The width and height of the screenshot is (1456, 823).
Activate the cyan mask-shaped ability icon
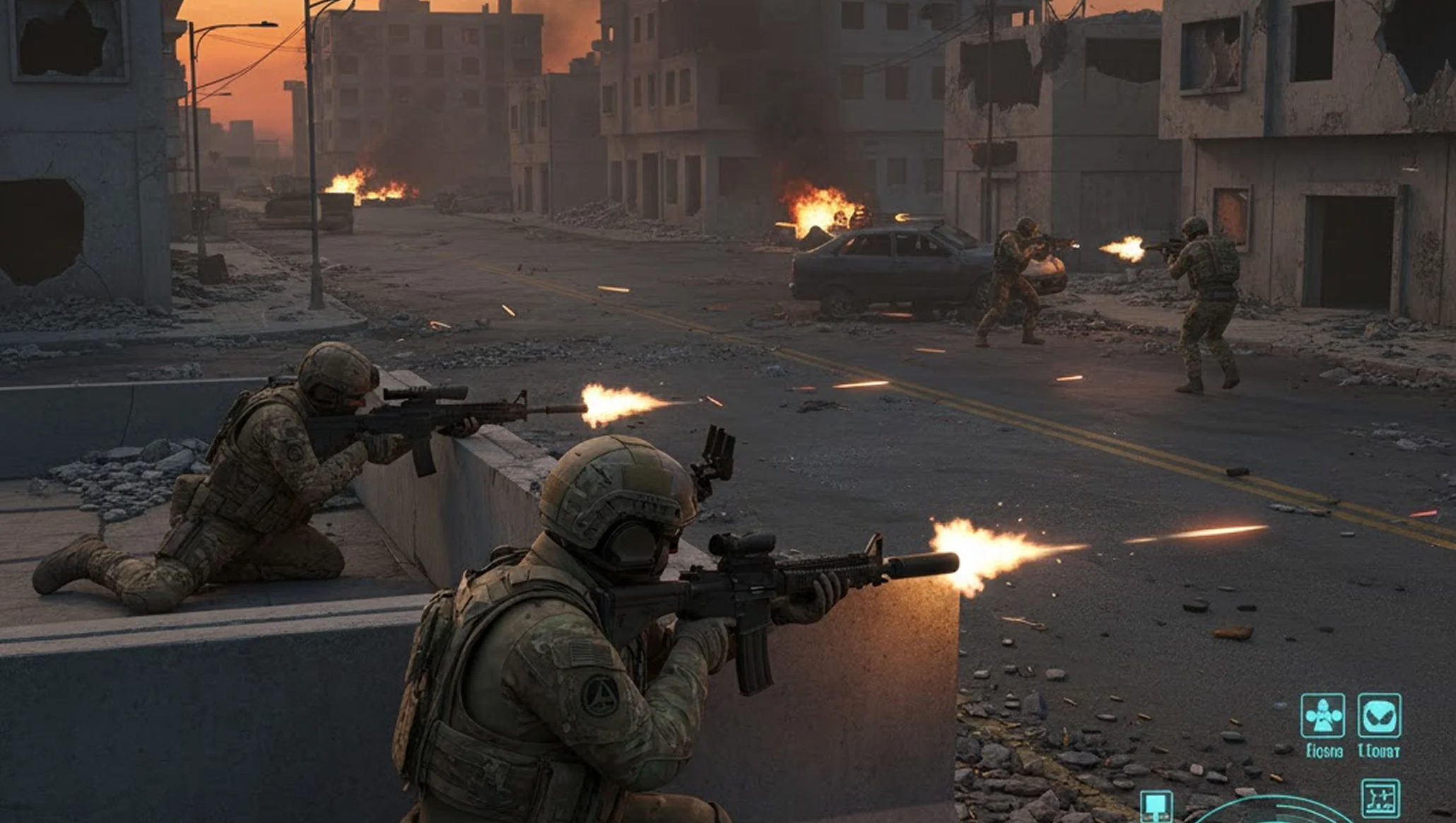click(1379, 716)
